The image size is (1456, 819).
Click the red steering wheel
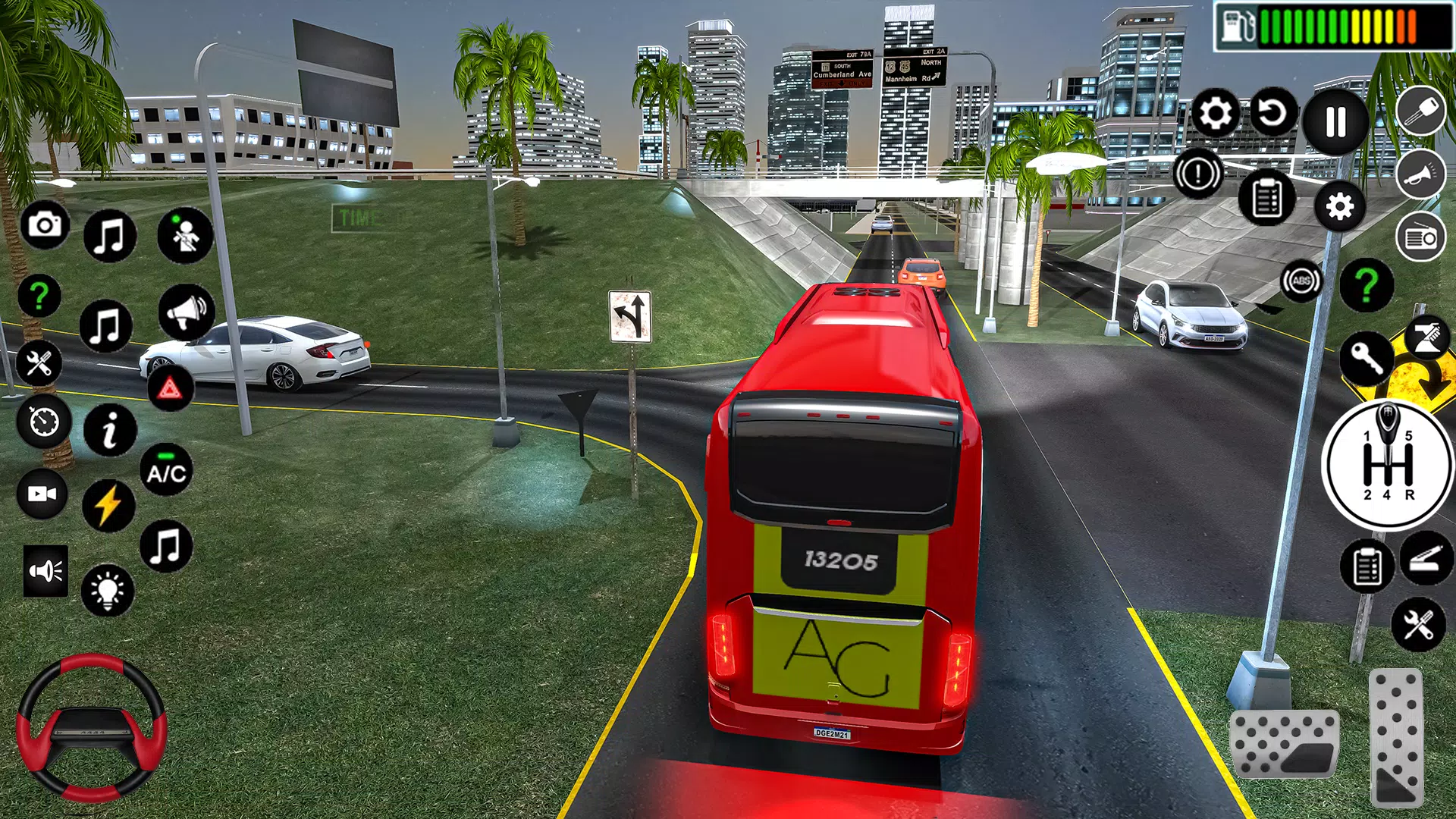coord(91,728)
